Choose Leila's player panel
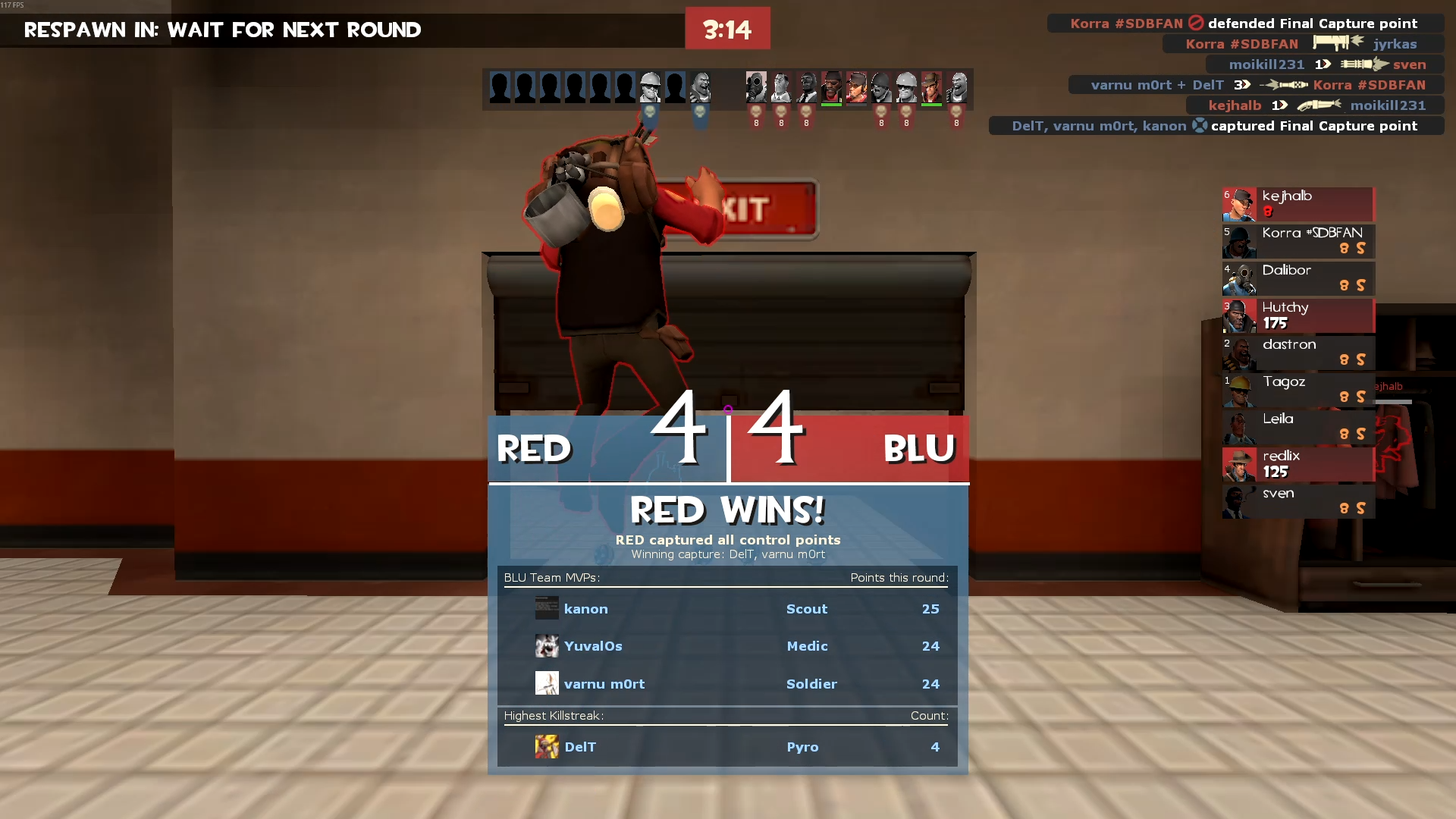Screen dimensions: 1456x819 [1298, 427]
